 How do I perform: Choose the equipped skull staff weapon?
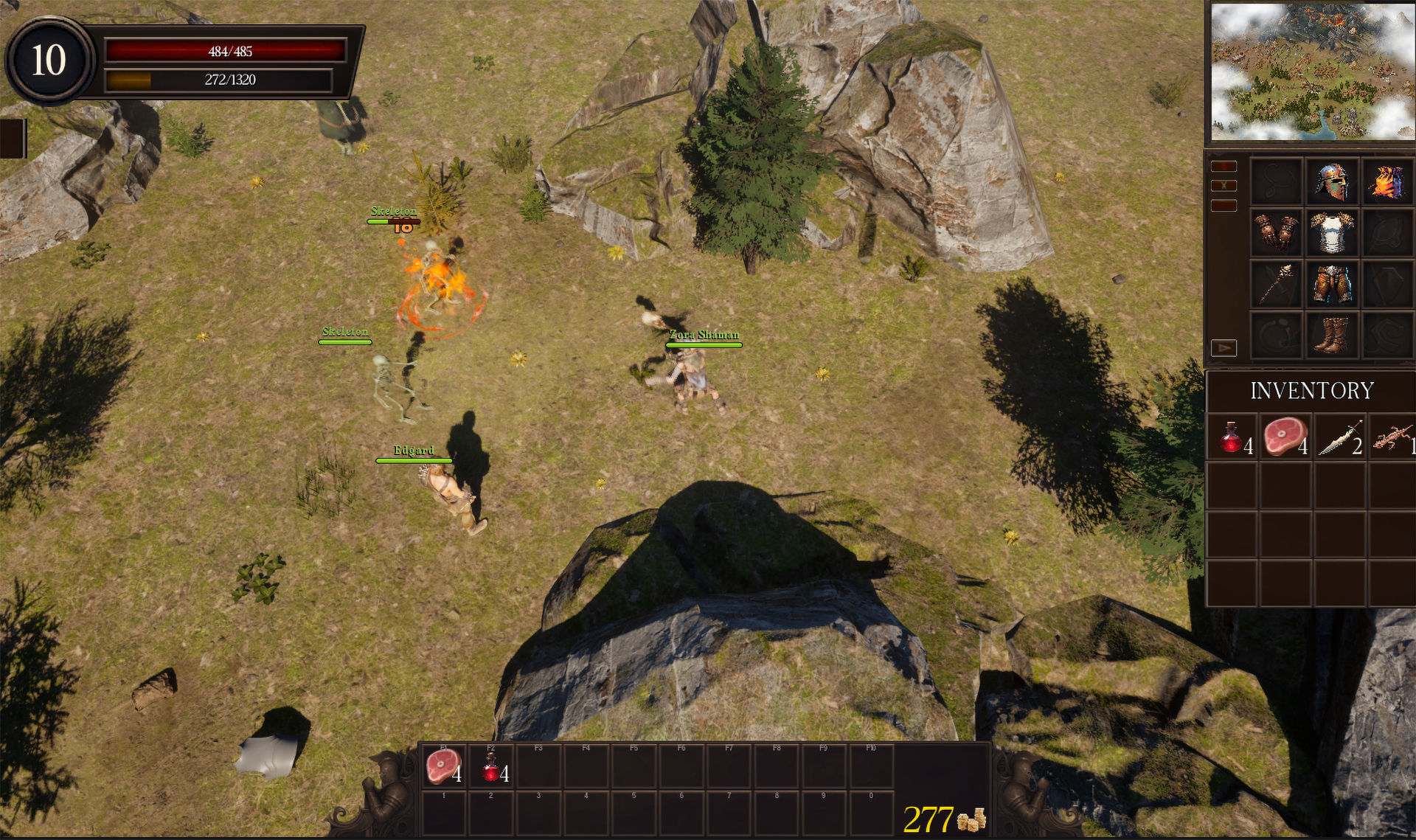tap(1276, 284)
